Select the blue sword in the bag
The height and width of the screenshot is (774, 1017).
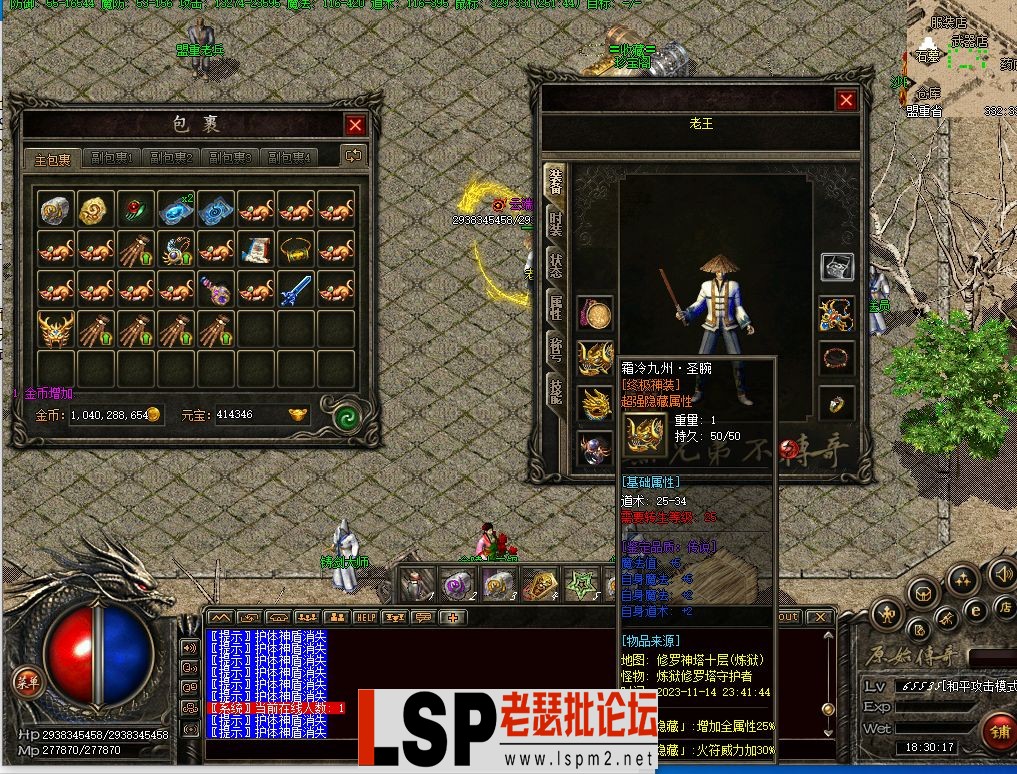[296, 290]
